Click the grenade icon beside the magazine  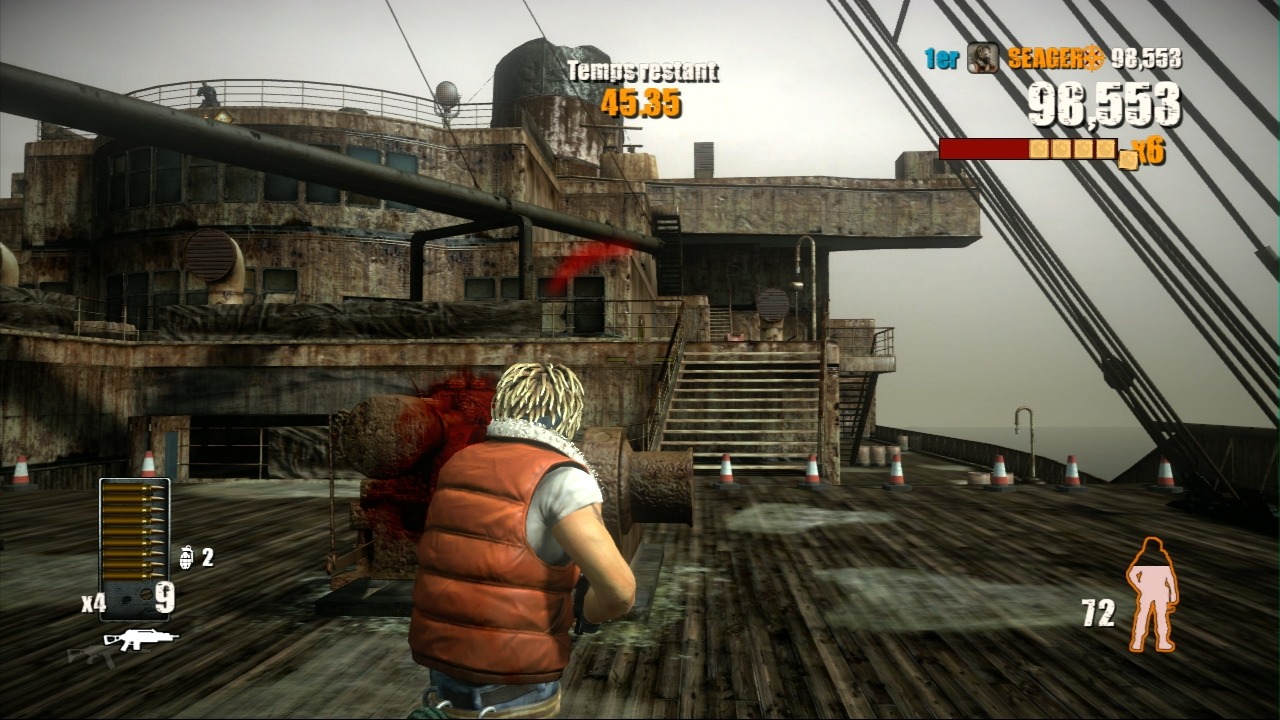click(186, 557)
